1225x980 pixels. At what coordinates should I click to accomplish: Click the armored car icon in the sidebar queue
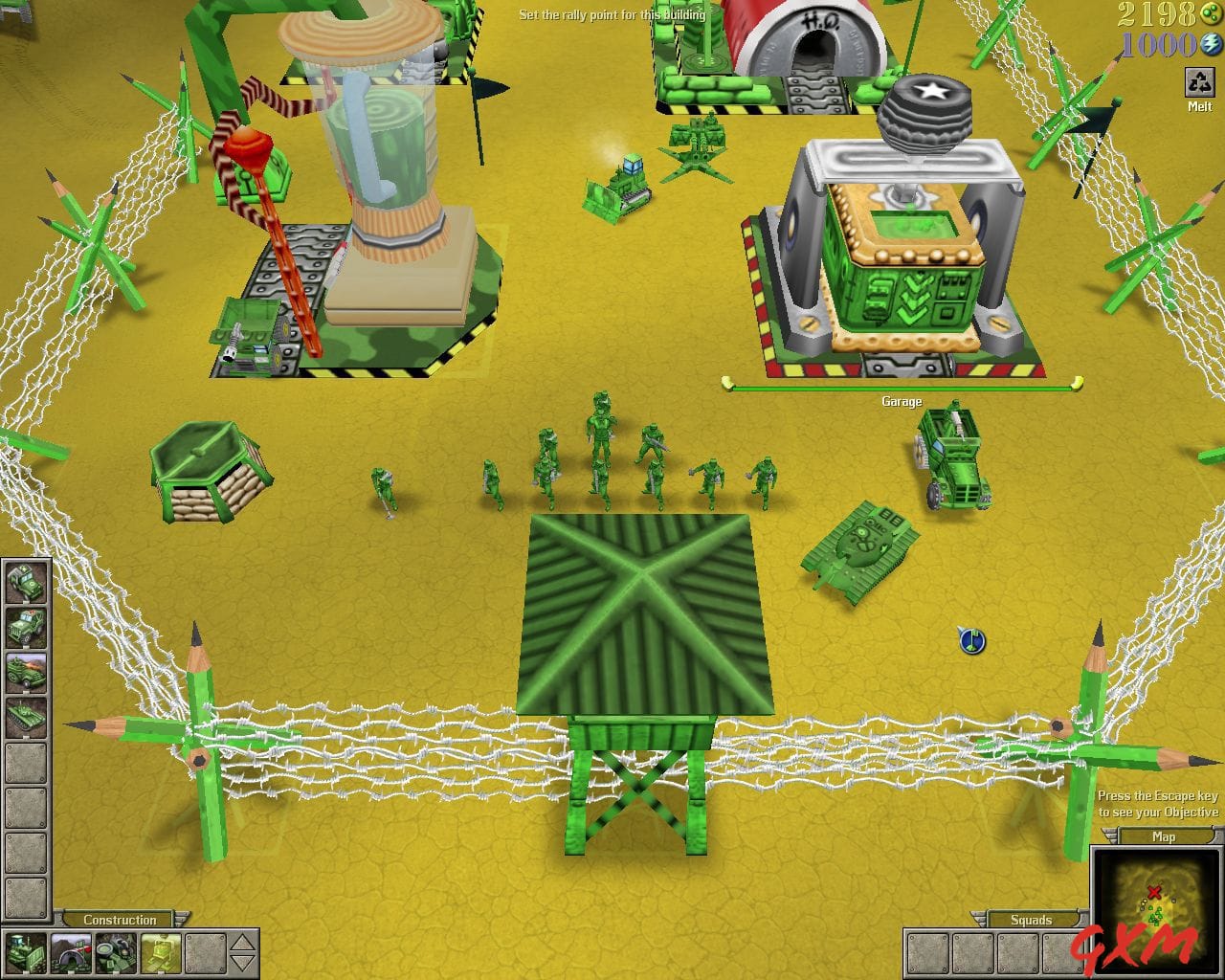pyautogui.click(x=26, y=671)
